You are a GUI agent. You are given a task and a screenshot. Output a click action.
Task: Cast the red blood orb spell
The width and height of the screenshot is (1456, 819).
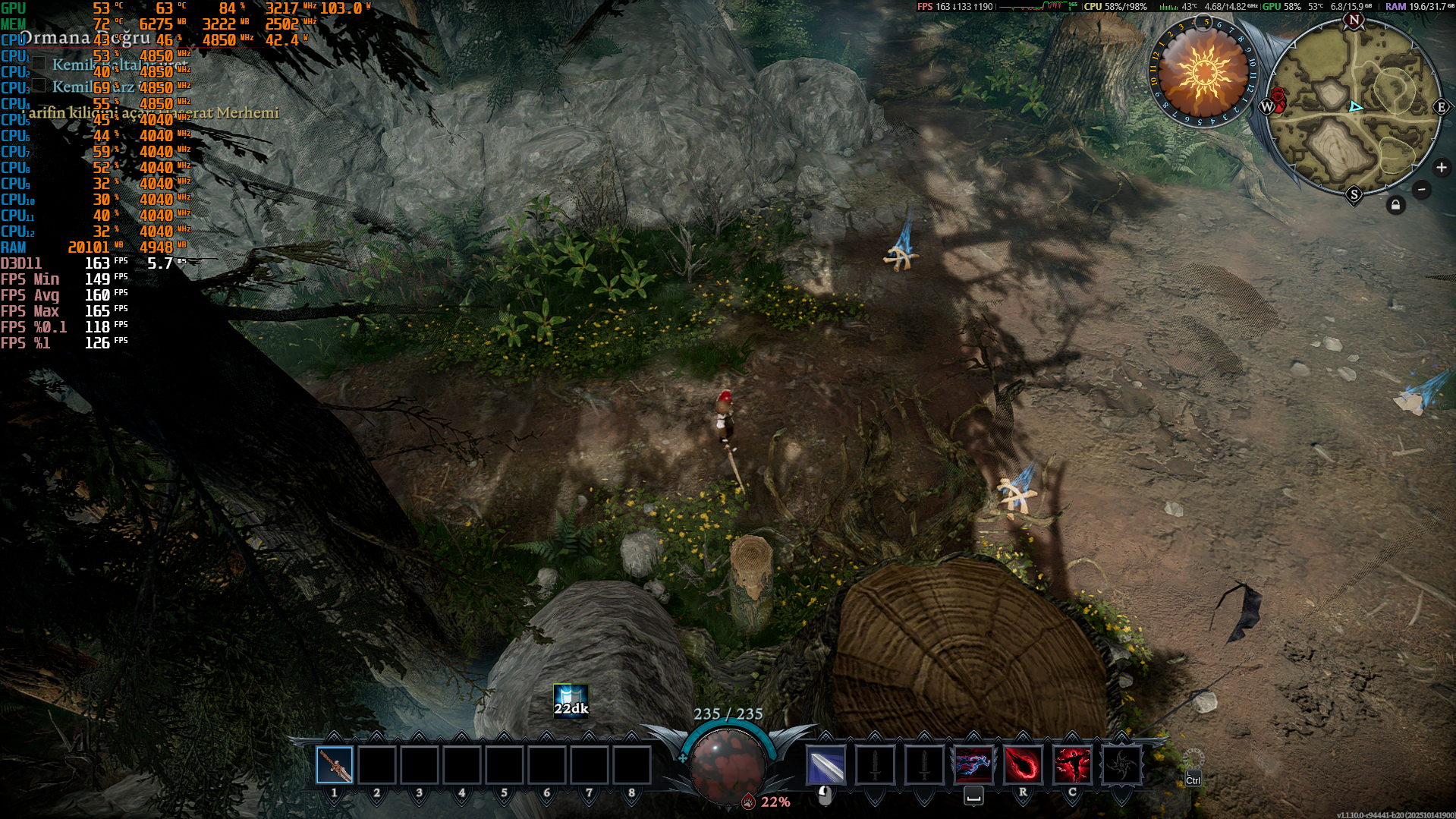pos(1023,765)
